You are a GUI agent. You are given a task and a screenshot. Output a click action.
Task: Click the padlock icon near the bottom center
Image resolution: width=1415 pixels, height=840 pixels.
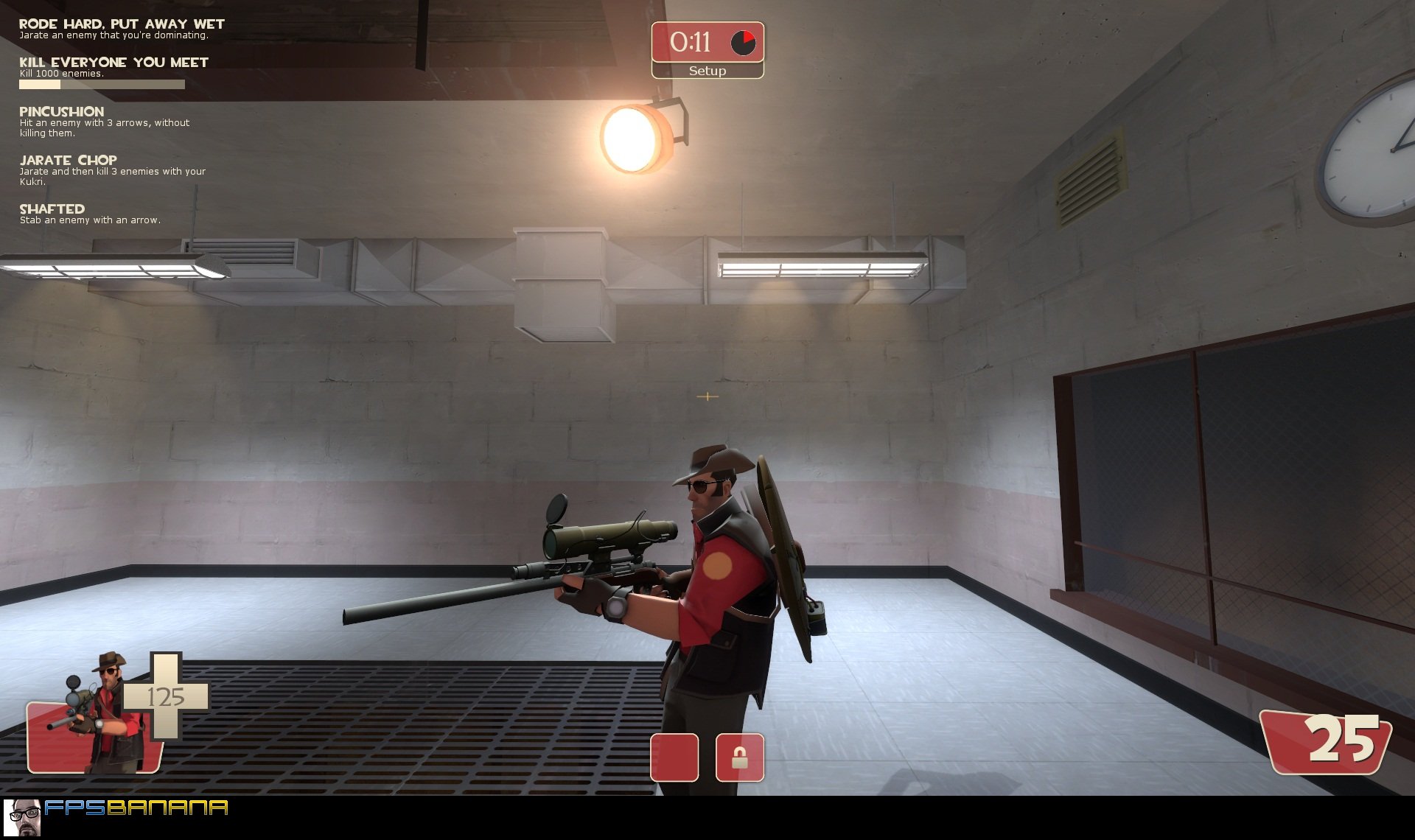pyautogui.click(x=741, y=757)
